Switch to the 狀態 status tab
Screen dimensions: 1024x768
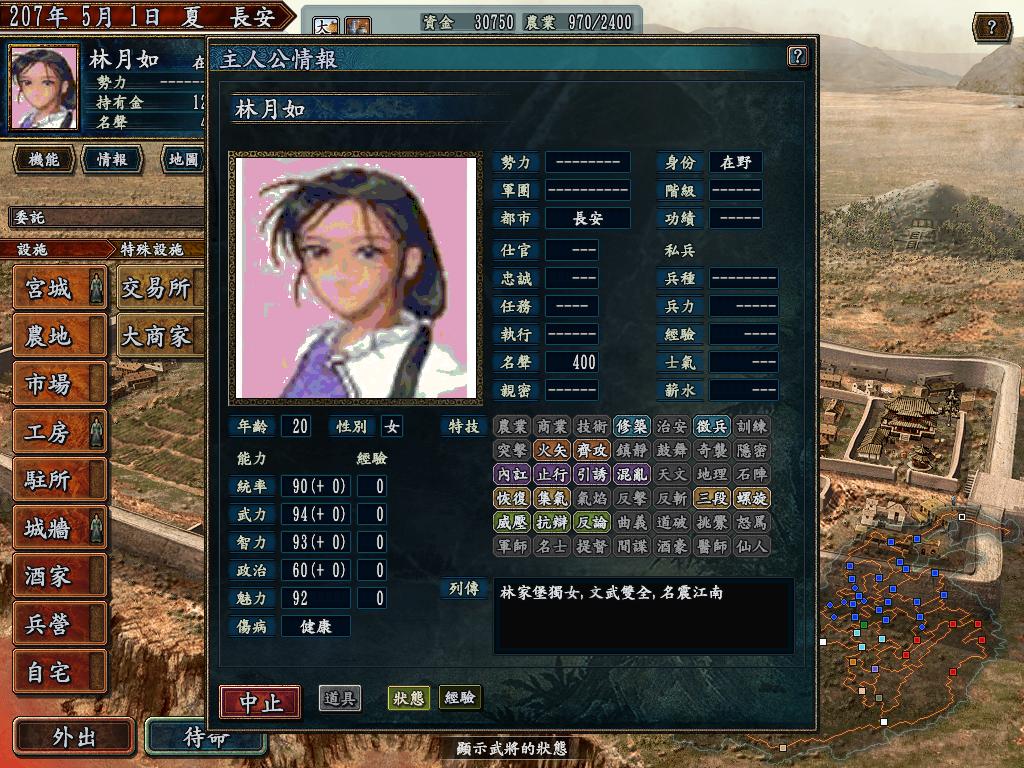408,698
